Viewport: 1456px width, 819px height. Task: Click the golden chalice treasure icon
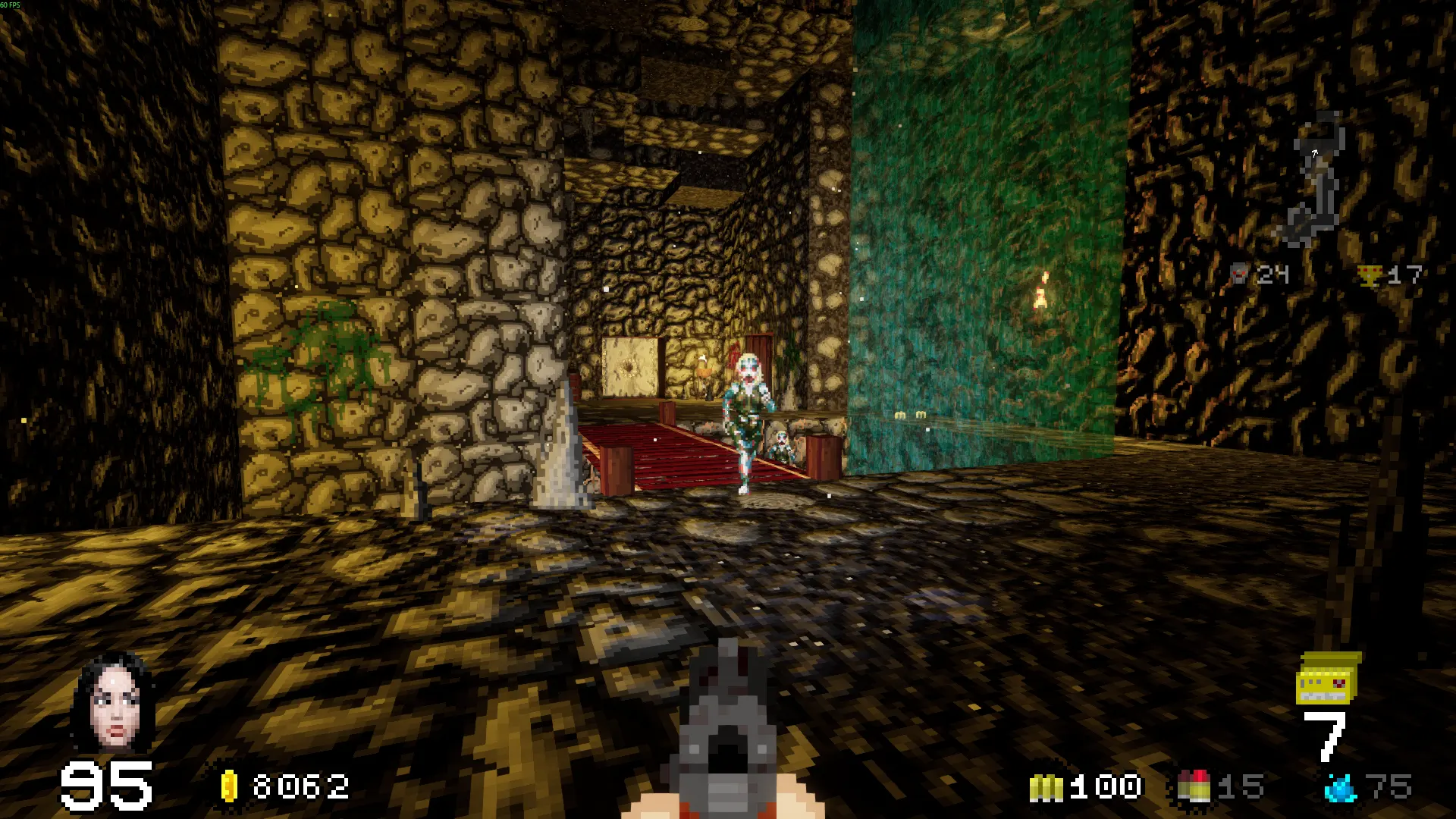click(x=1370, y=275)
